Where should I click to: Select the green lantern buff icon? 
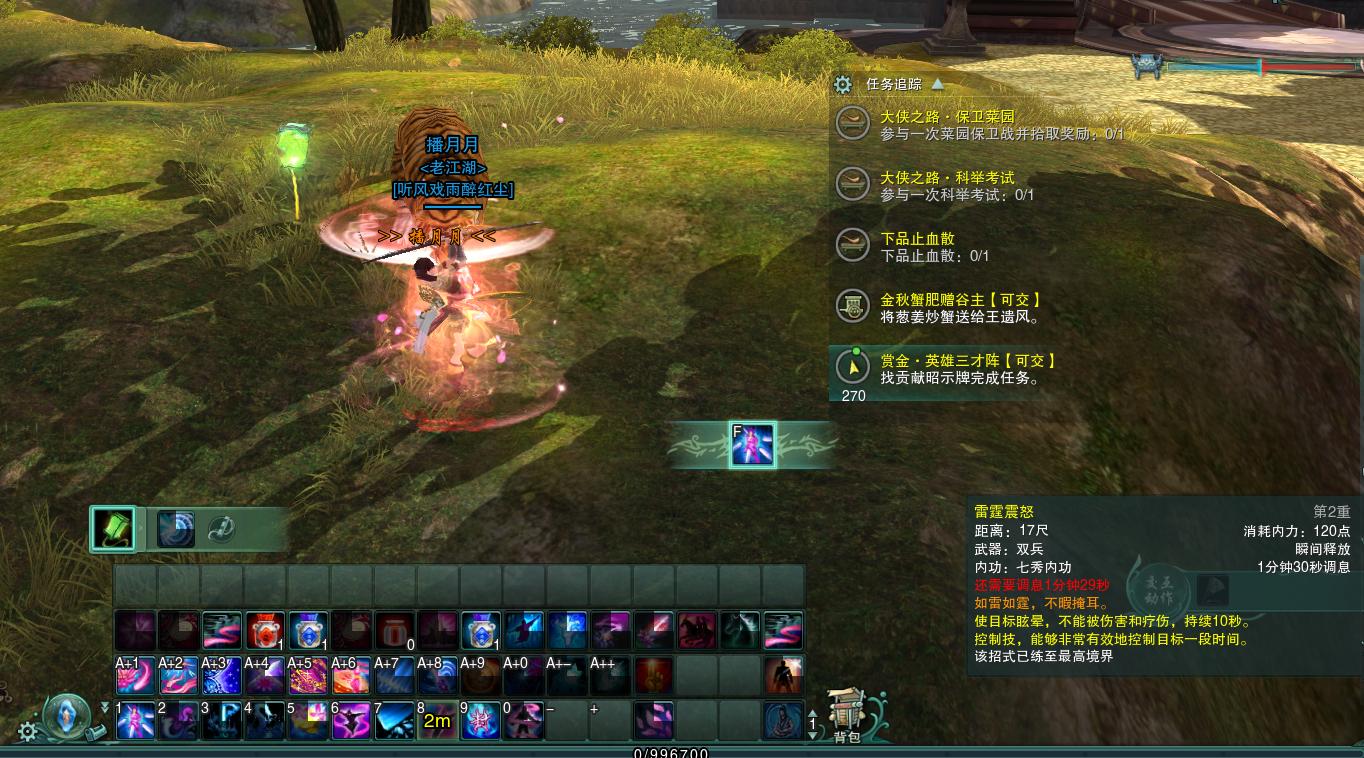coord(112,529)
